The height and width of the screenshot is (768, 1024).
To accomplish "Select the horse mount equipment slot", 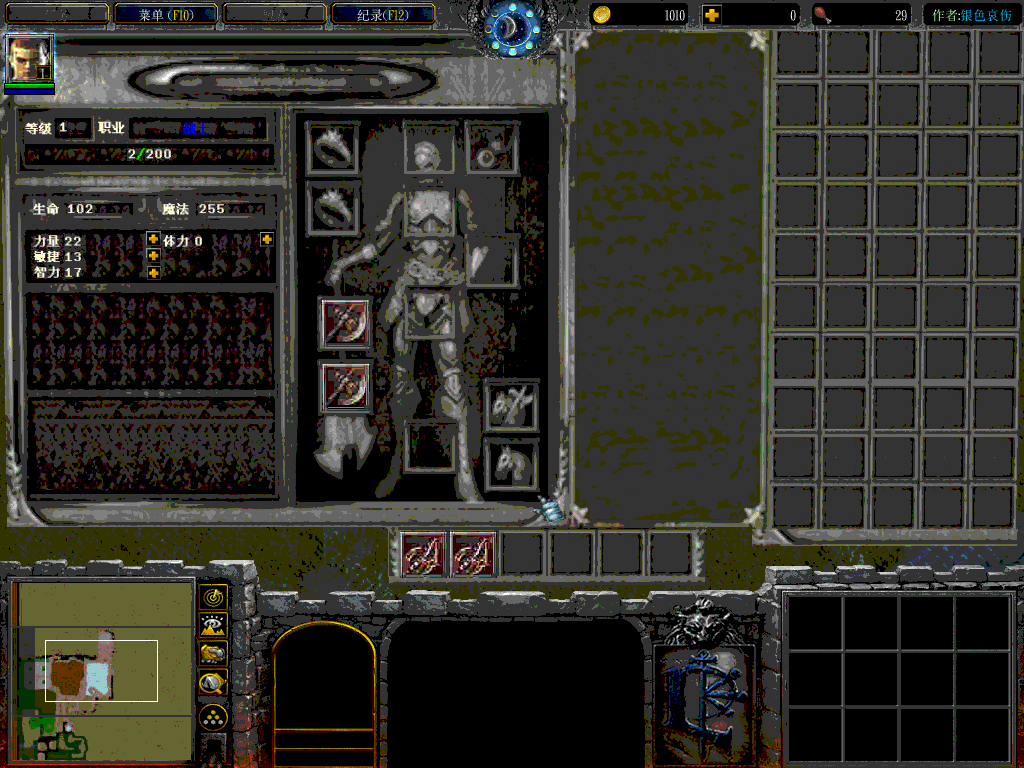I will 511,465.
